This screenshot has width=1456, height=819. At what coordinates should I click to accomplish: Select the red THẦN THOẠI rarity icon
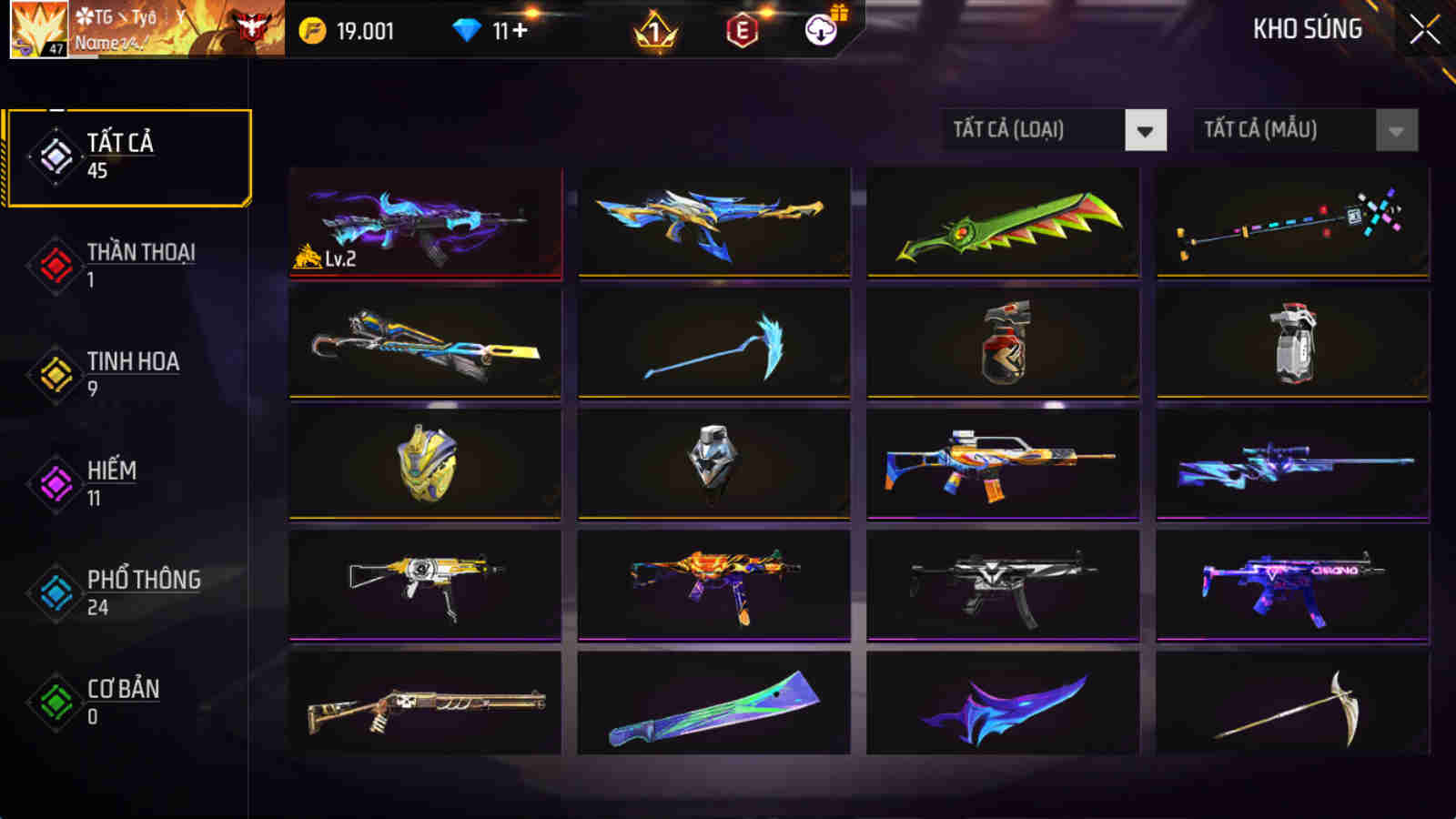pyautogui.click(x=55, y=264)
